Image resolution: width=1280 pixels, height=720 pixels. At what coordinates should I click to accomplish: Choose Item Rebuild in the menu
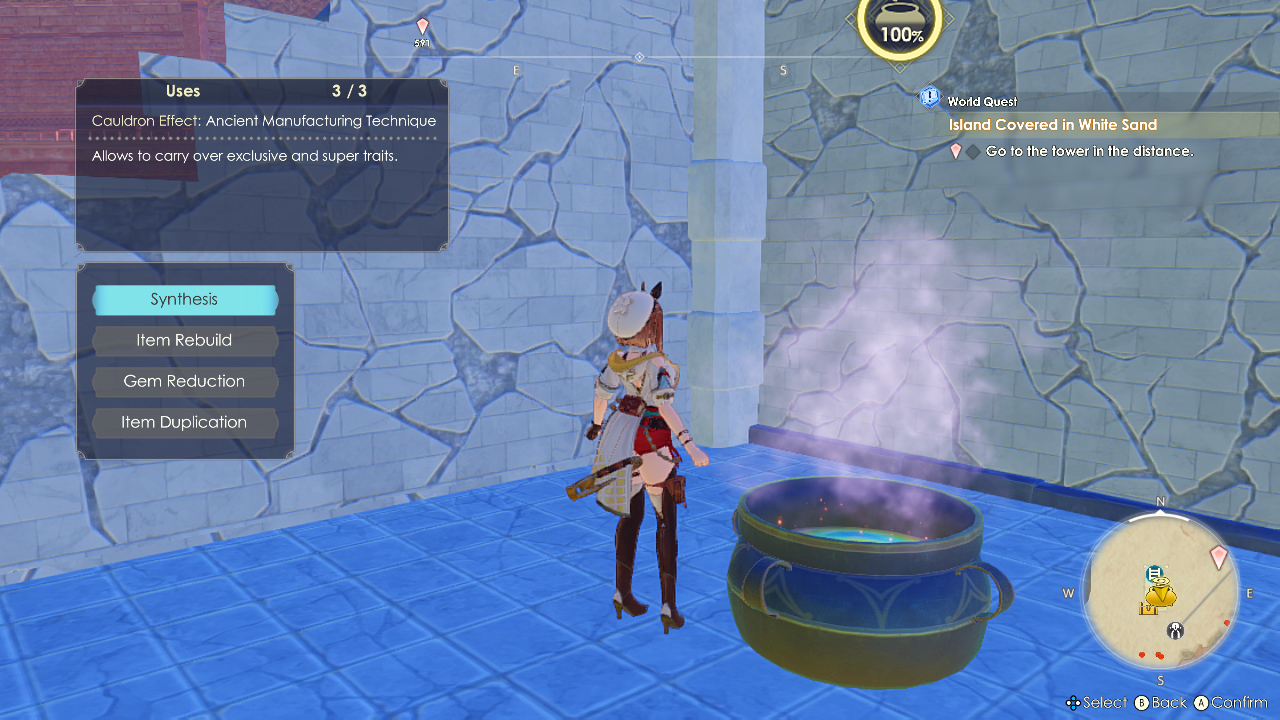[x=184, y=340]
